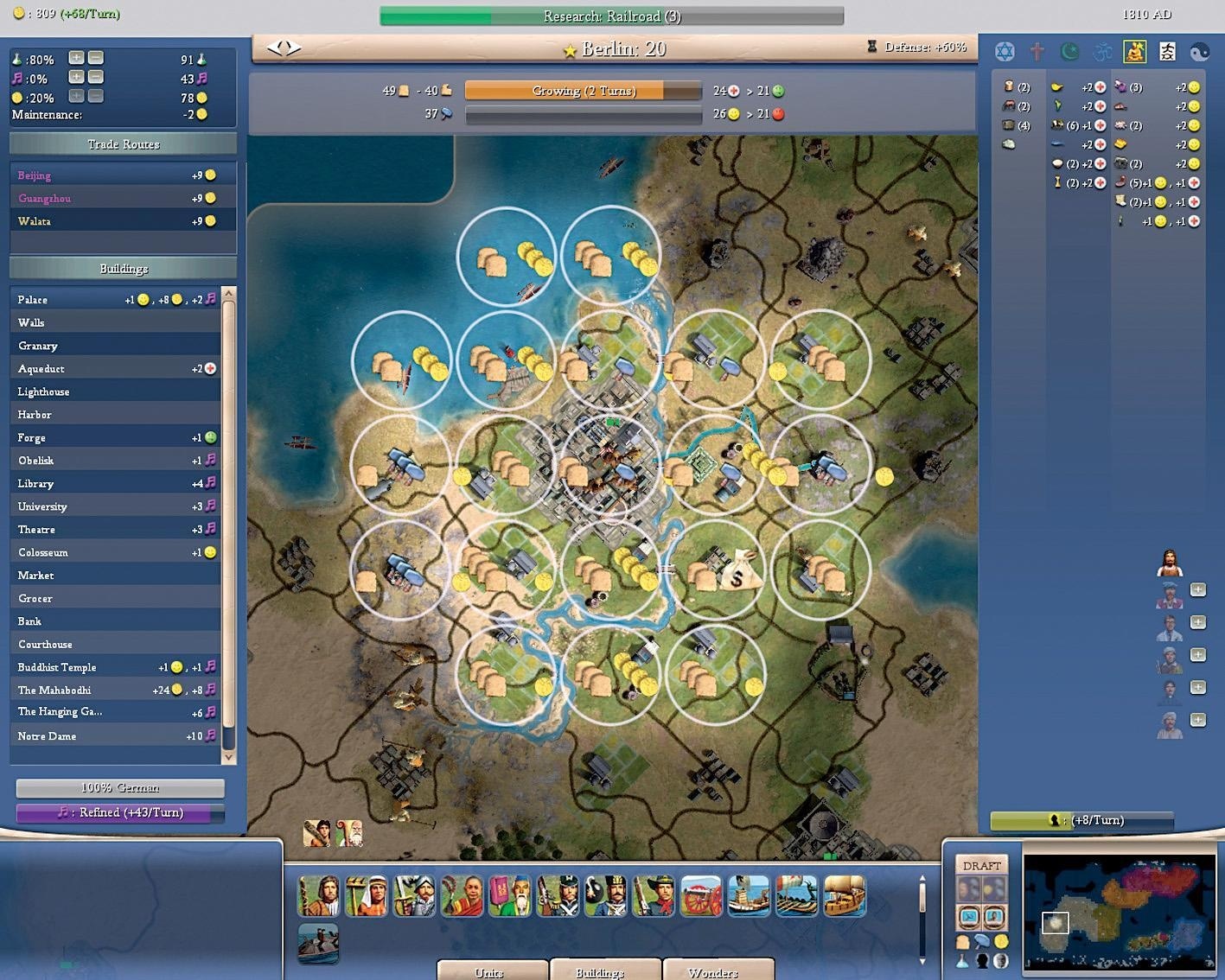This screenshot has height=980, width=1225.
Task: Click the Confucianism religion icon
Action: click(1167, 51)
